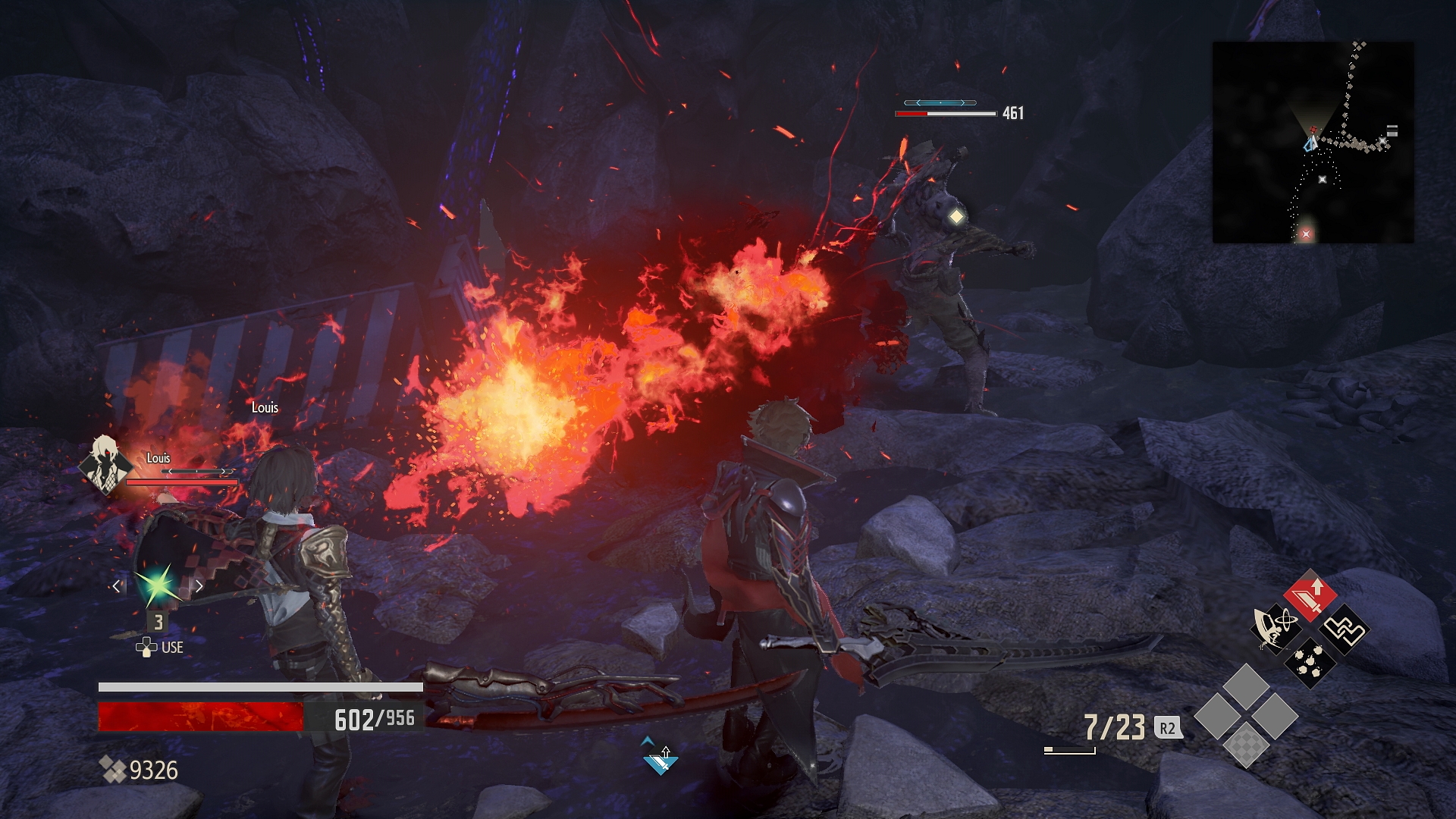
Task: Open the minimap in the corner
Action: click(x=1313, y=143)
